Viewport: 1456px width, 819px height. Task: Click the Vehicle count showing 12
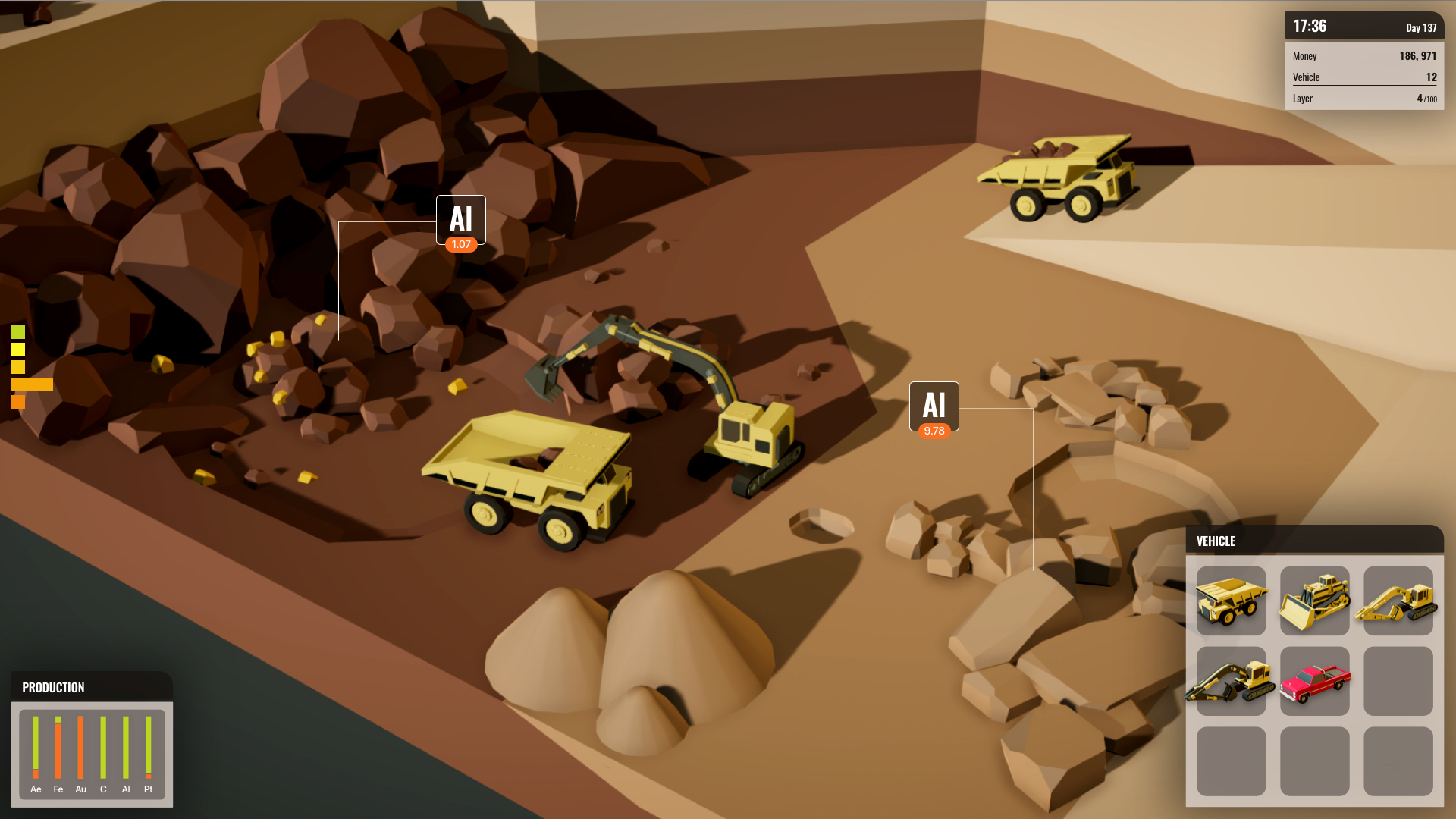coord(1430,77)
